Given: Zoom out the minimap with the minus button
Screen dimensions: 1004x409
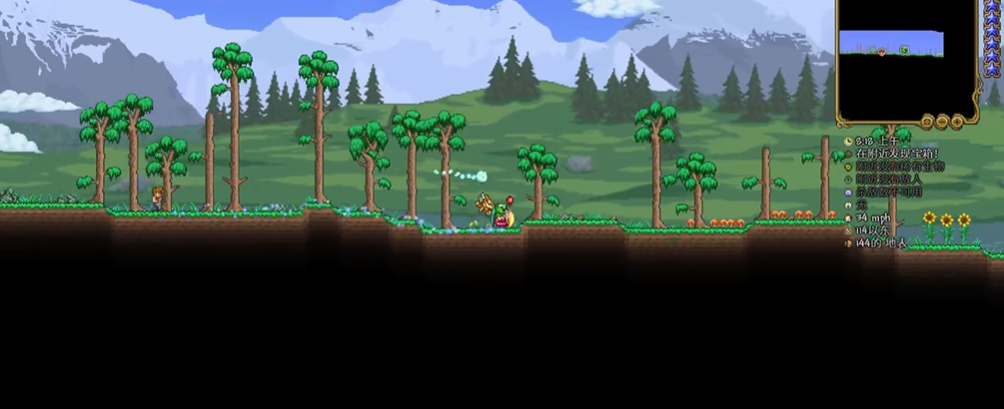Looking at the screenshot, I should click(943, 122).
